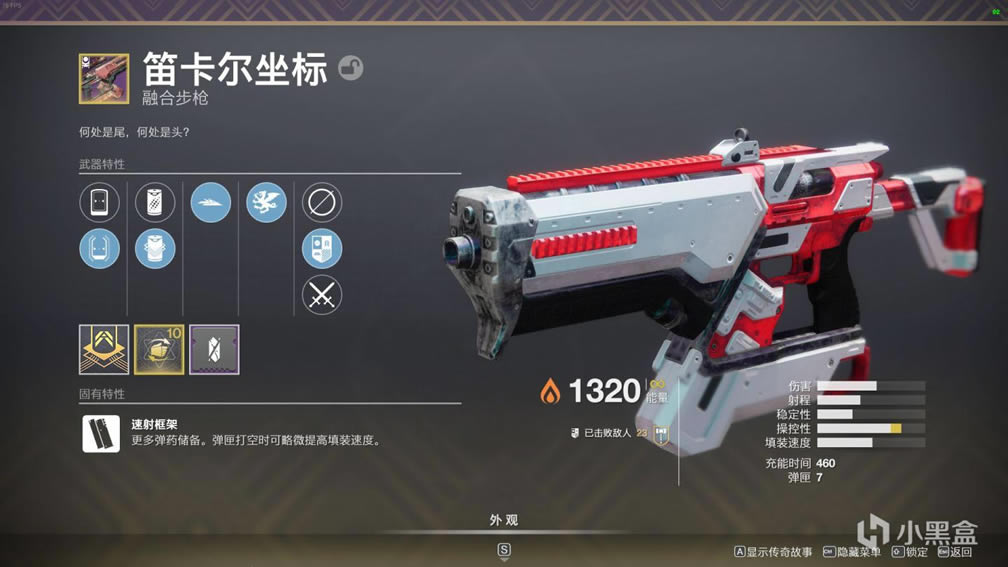Choose the unselected dark battery perk
The width and height of the screenshot is (1008, 567).
pyautogui.click(x=155, y=203)
